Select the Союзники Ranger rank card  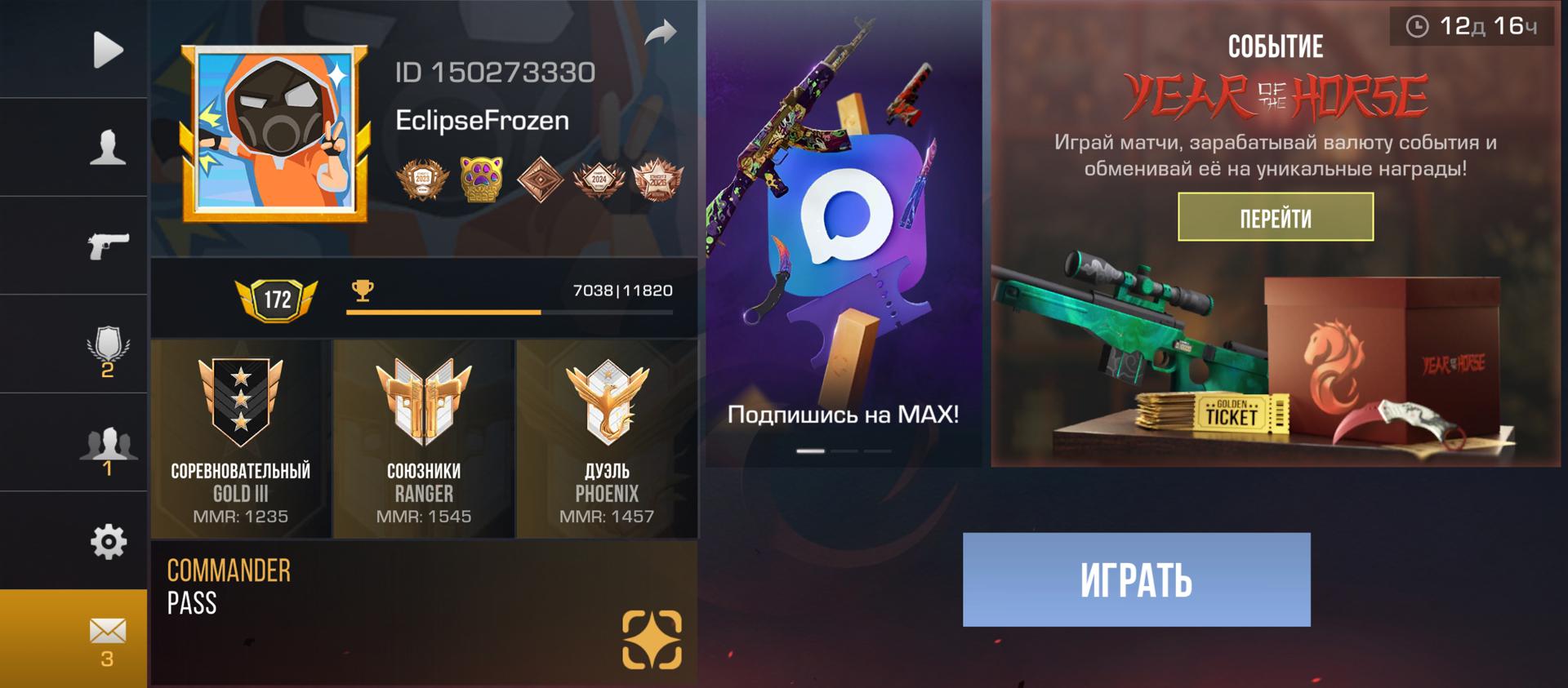[x=424, y=439]
